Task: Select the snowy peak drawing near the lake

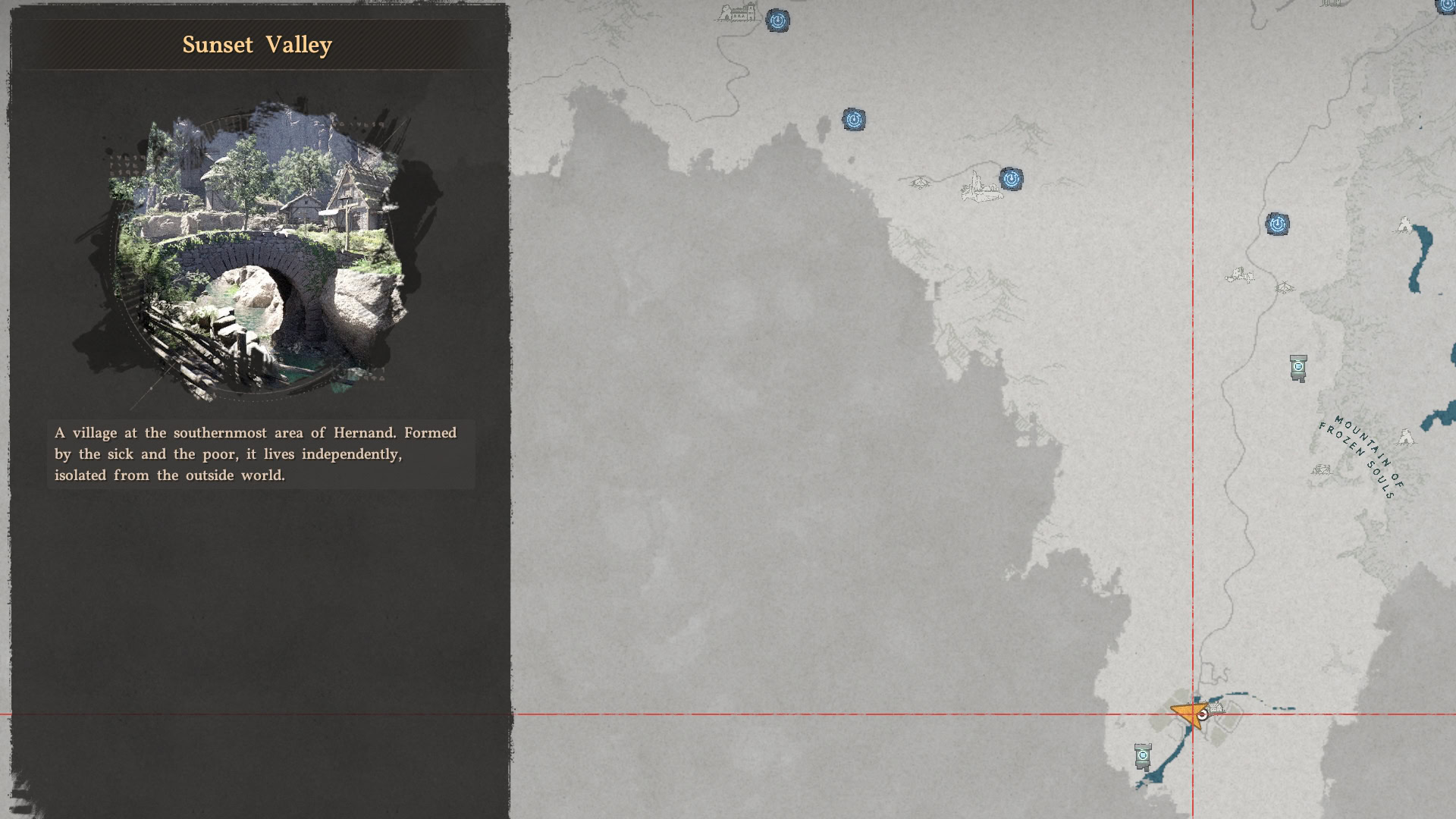Action: pos(1405,226)
